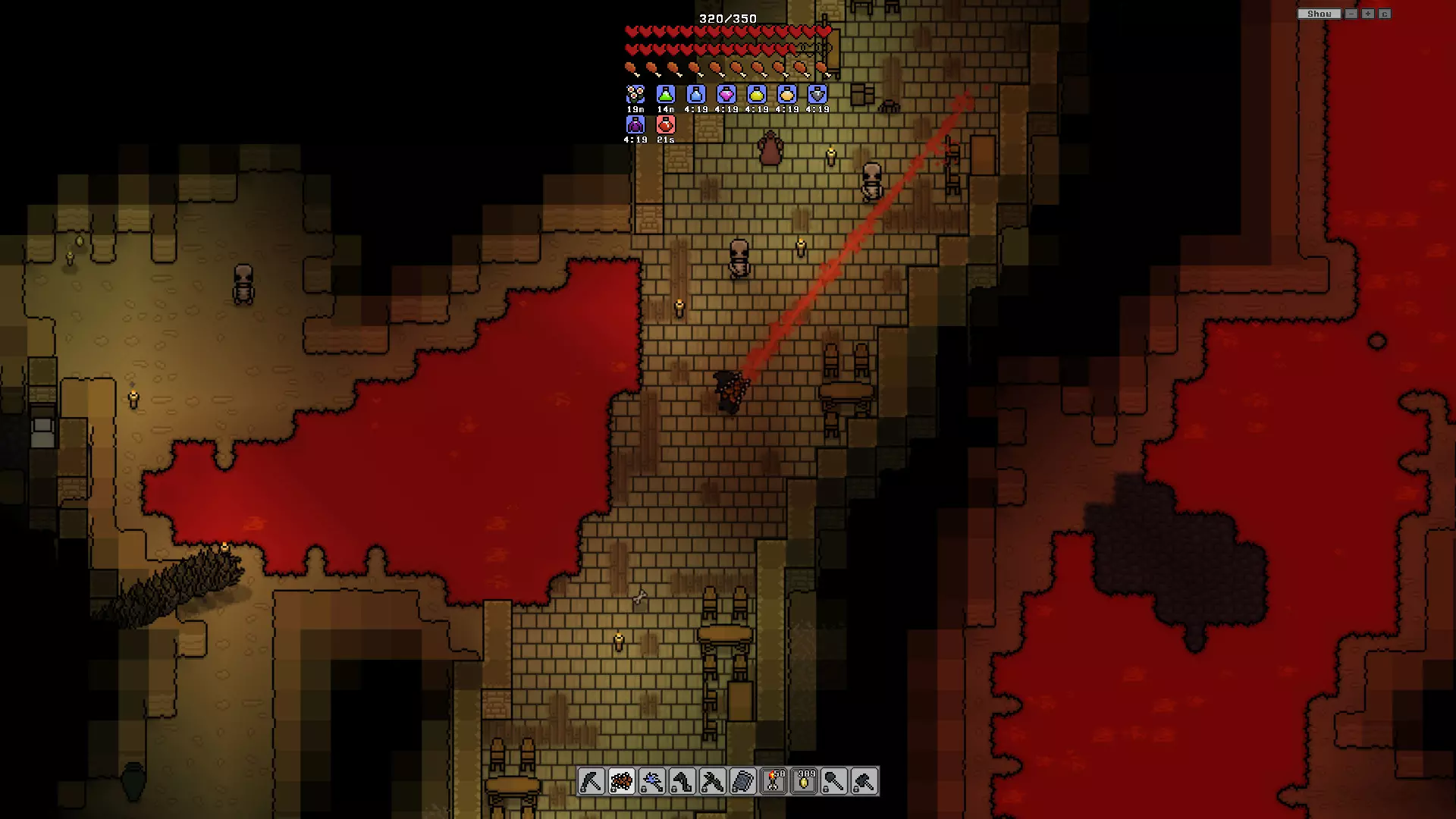Click the yellow potion buff icon
The image size is (1456, 819).
click(757, 94)
